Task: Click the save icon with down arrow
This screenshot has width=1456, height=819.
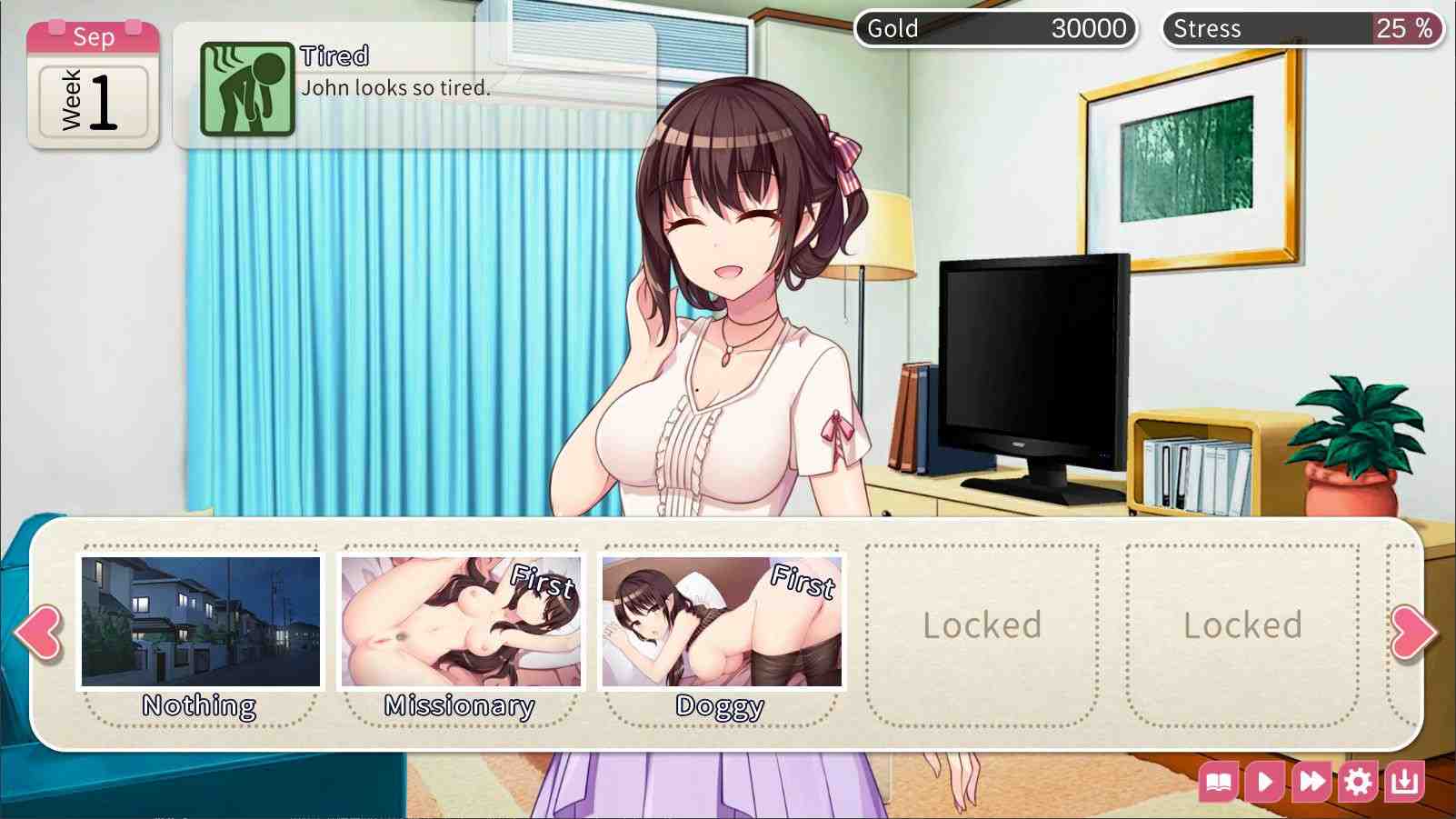Action: pyautogui.click(x=1404, y=782)
